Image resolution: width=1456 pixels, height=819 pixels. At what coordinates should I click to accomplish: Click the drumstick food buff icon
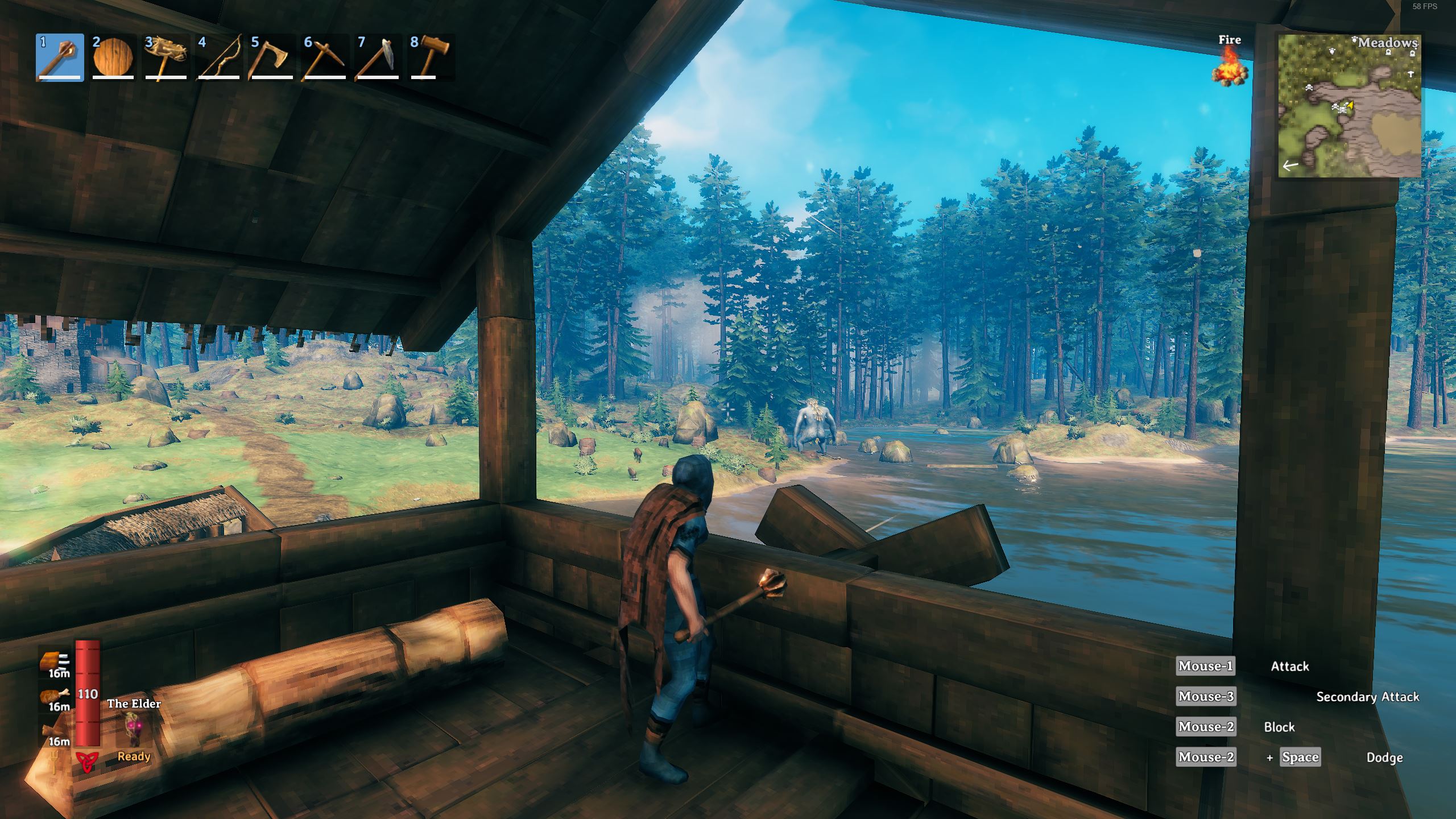point(56,696)
